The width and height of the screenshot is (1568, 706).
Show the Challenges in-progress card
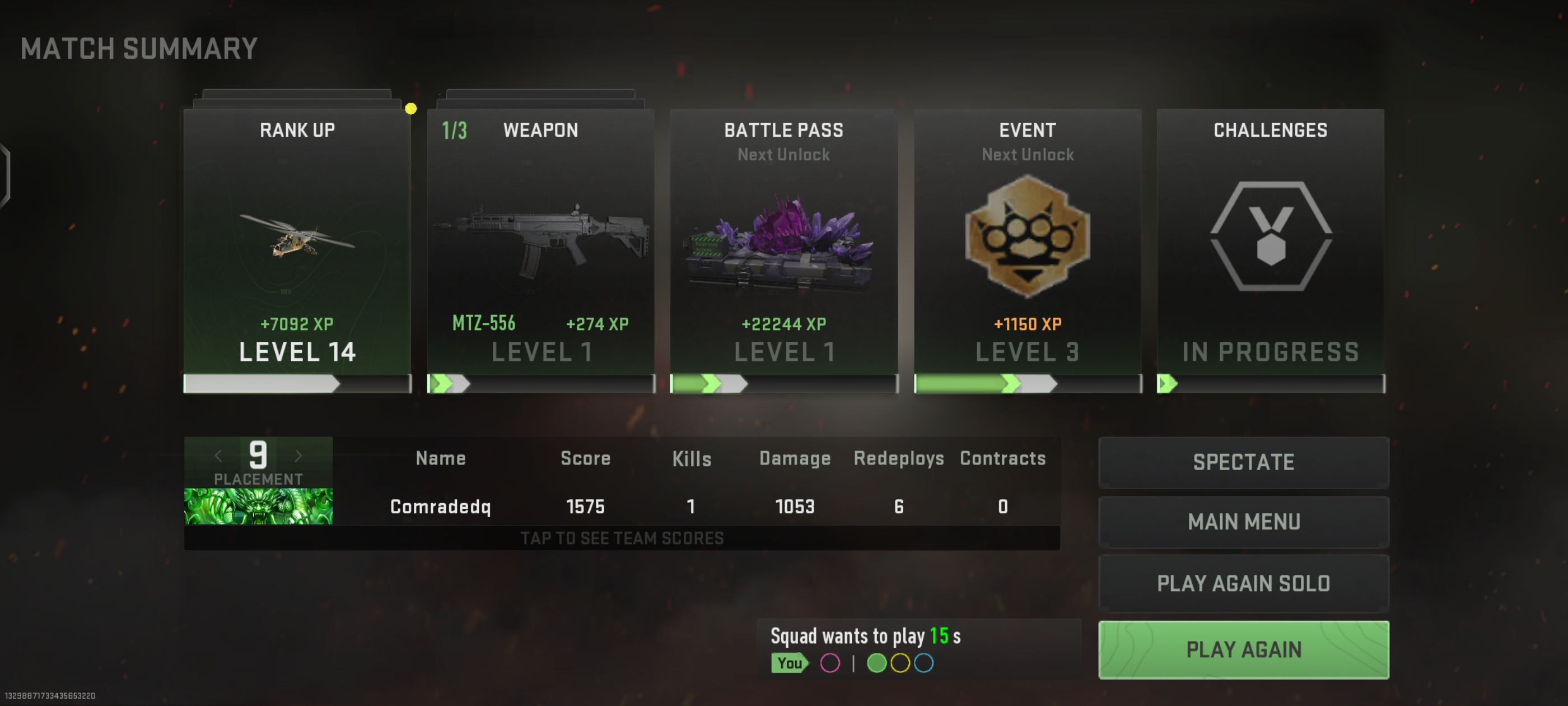click(1270, 250)
